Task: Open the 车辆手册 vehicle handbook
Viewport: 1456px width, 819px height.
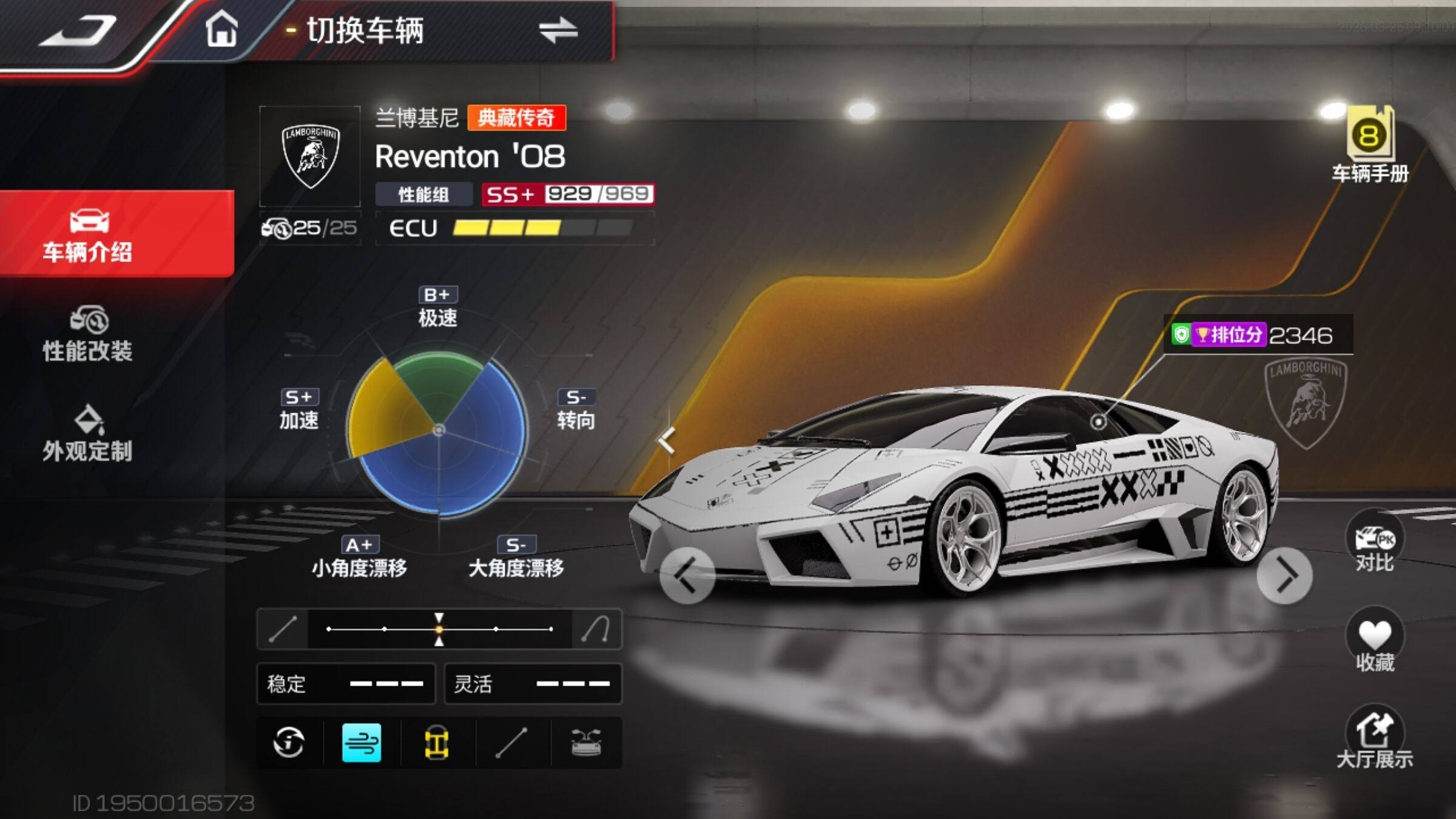Action: pos(1370,146)
